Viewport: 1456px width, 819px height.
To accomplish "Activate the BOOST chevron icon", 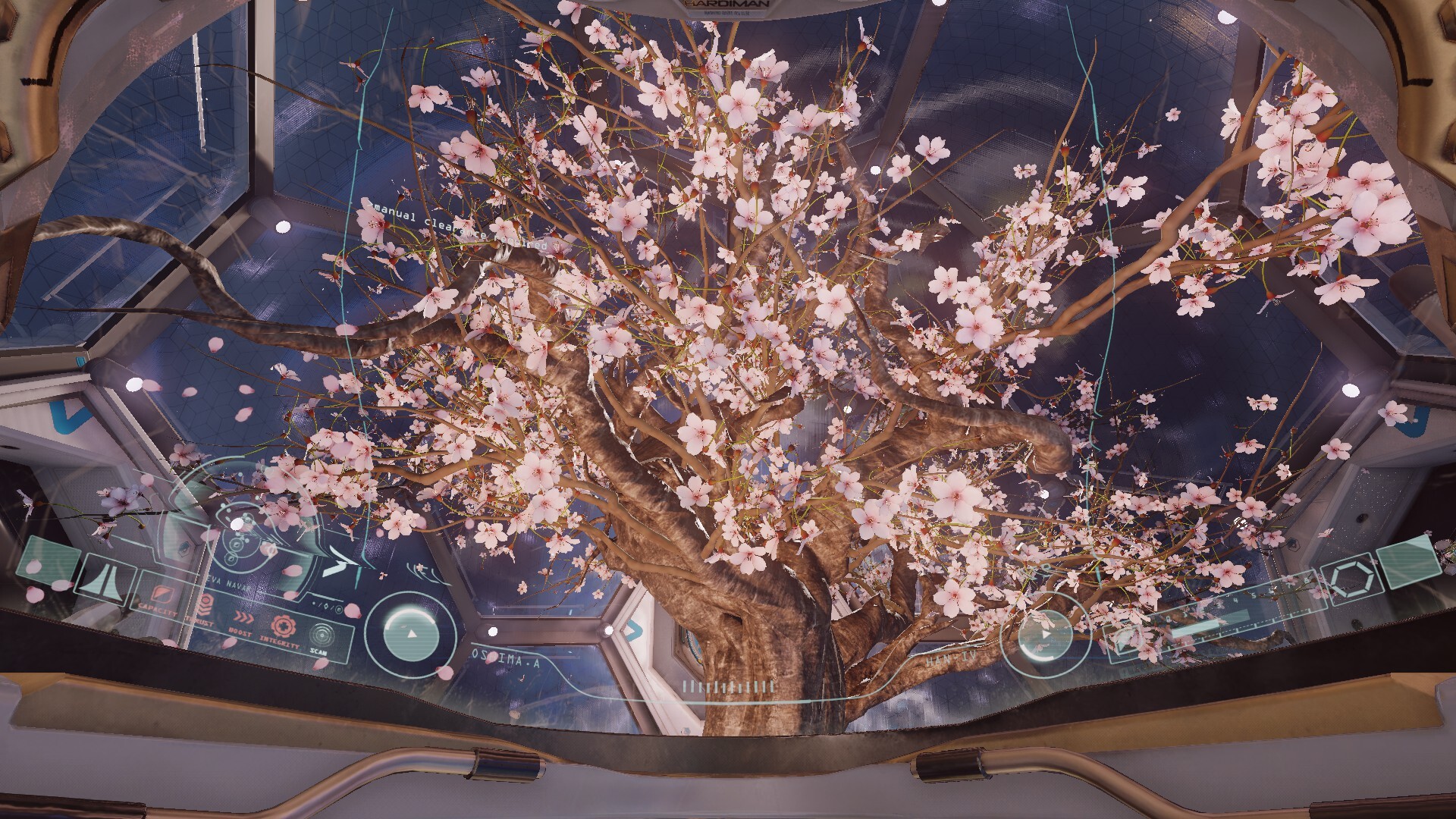I will pyautogui.click(x=242, y=617).
